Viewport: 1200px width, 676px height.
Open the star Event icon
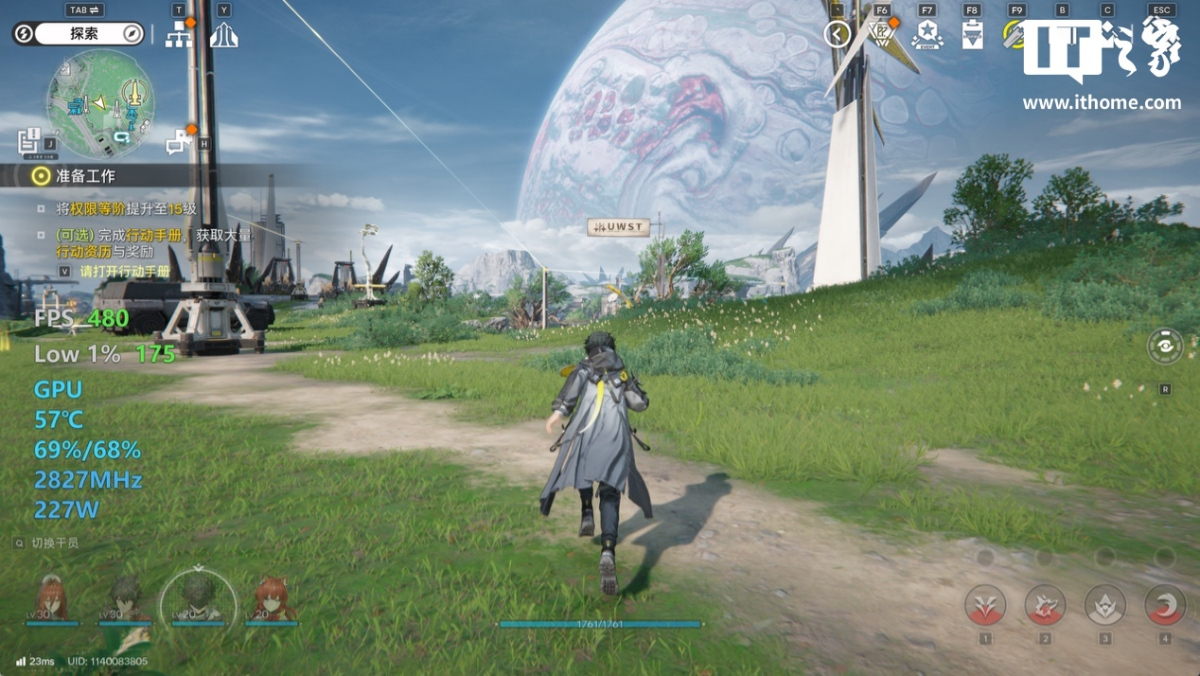click(x=927, y=34)
